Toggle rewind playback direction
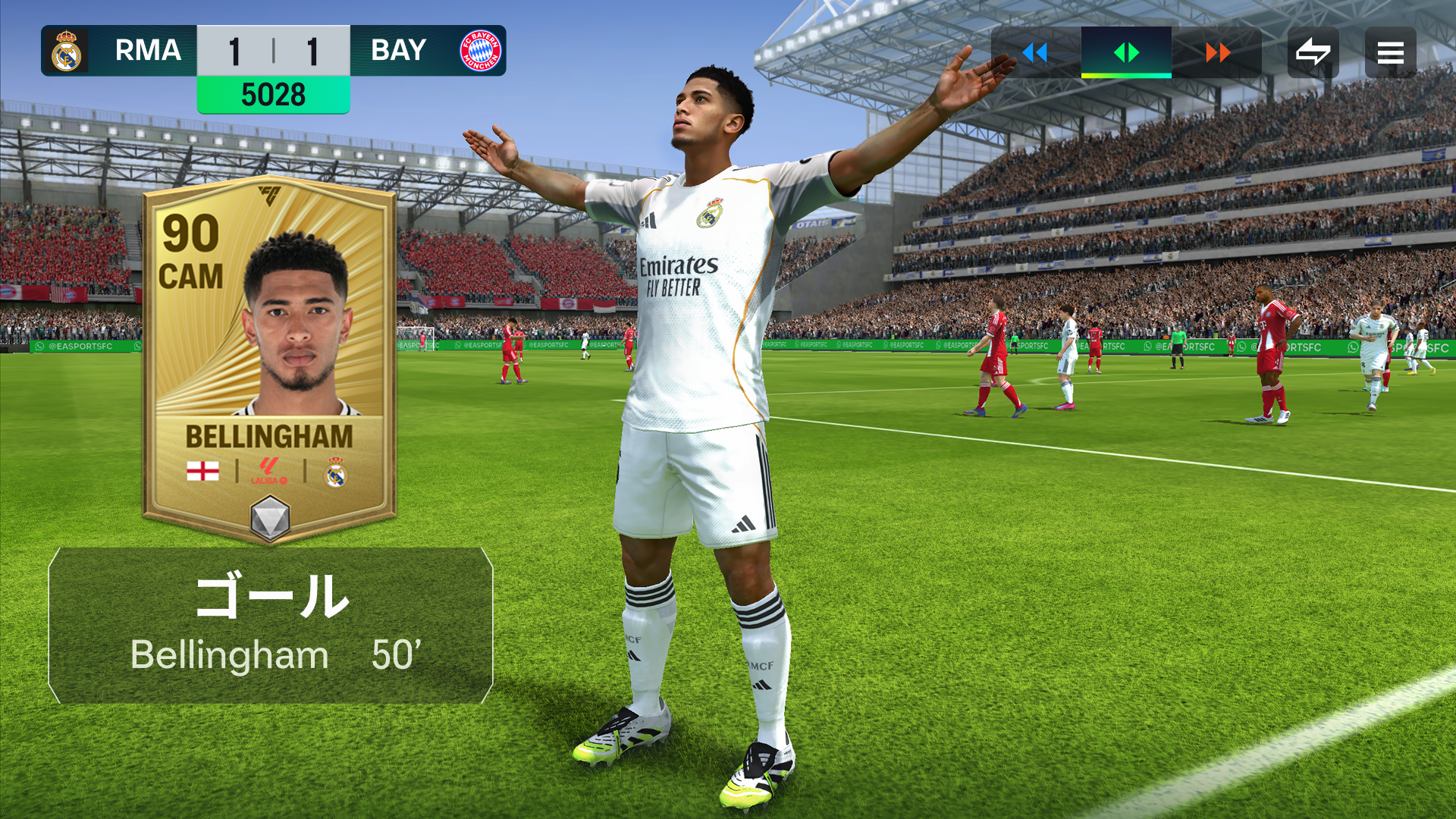 (x=1034, y=53)
